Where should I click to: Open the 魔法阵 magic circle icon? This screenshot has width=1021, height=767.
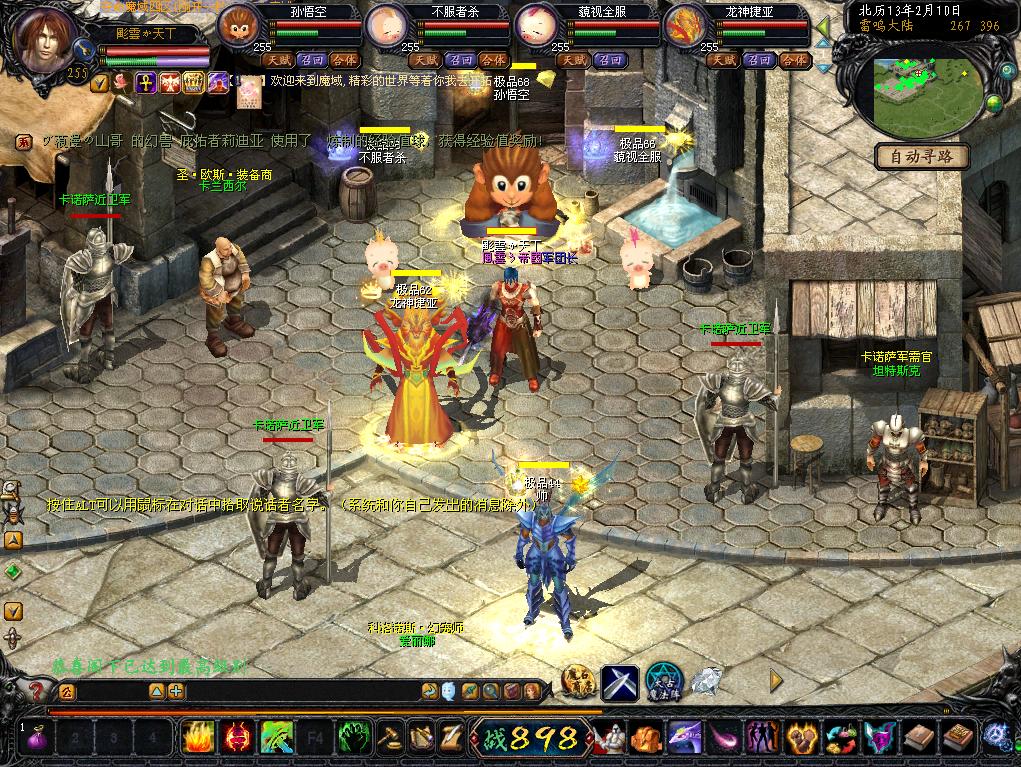point(663,682)
